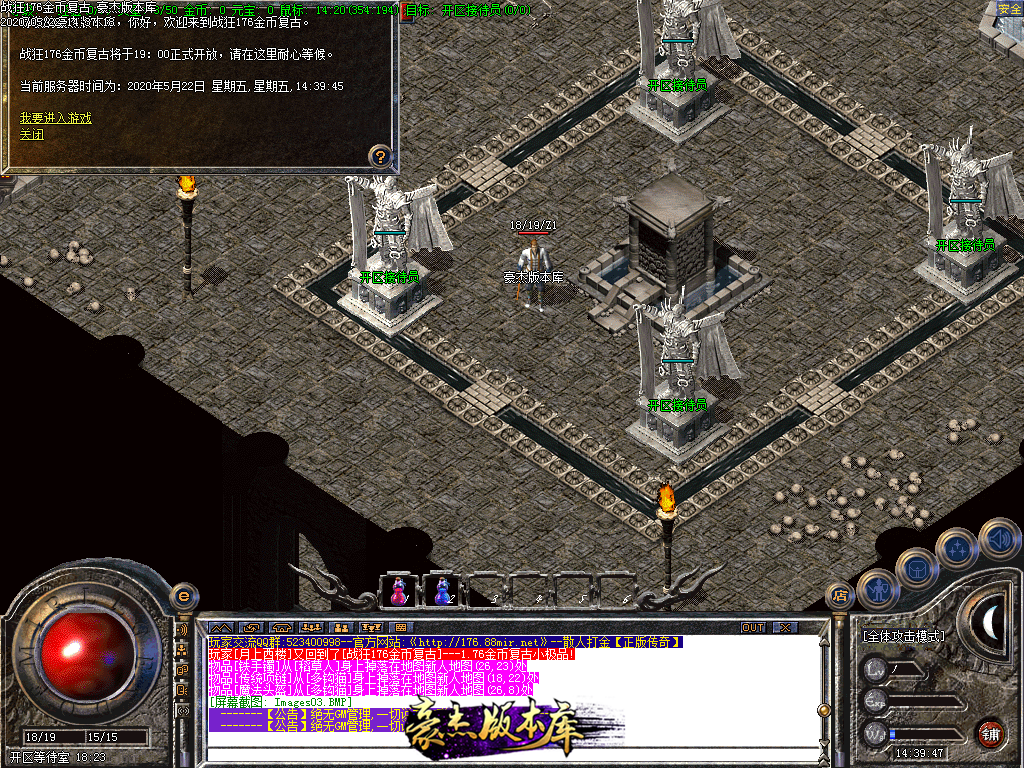Select the 关闭 link in the NPC dialog
This screenshot has height=768, width=1024.
[32, 134]
